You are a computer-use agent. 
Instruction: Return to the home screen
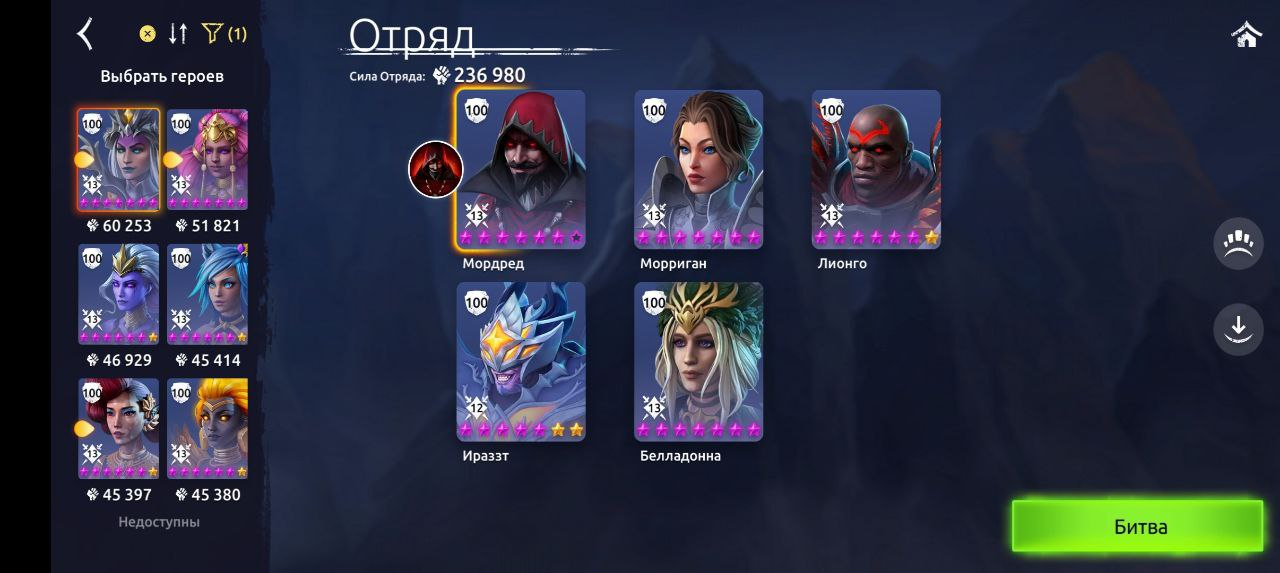coord(1246,35)
